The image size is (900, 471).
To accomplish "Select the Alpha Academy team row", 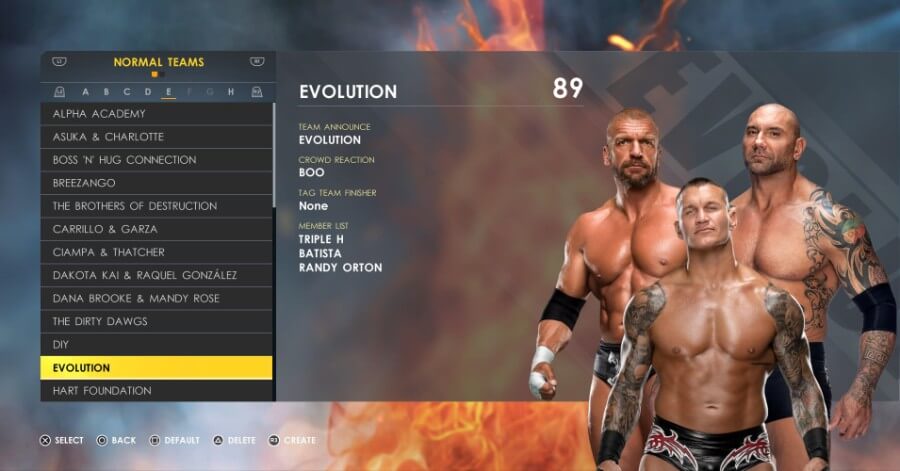I will (x=156, y=114).
